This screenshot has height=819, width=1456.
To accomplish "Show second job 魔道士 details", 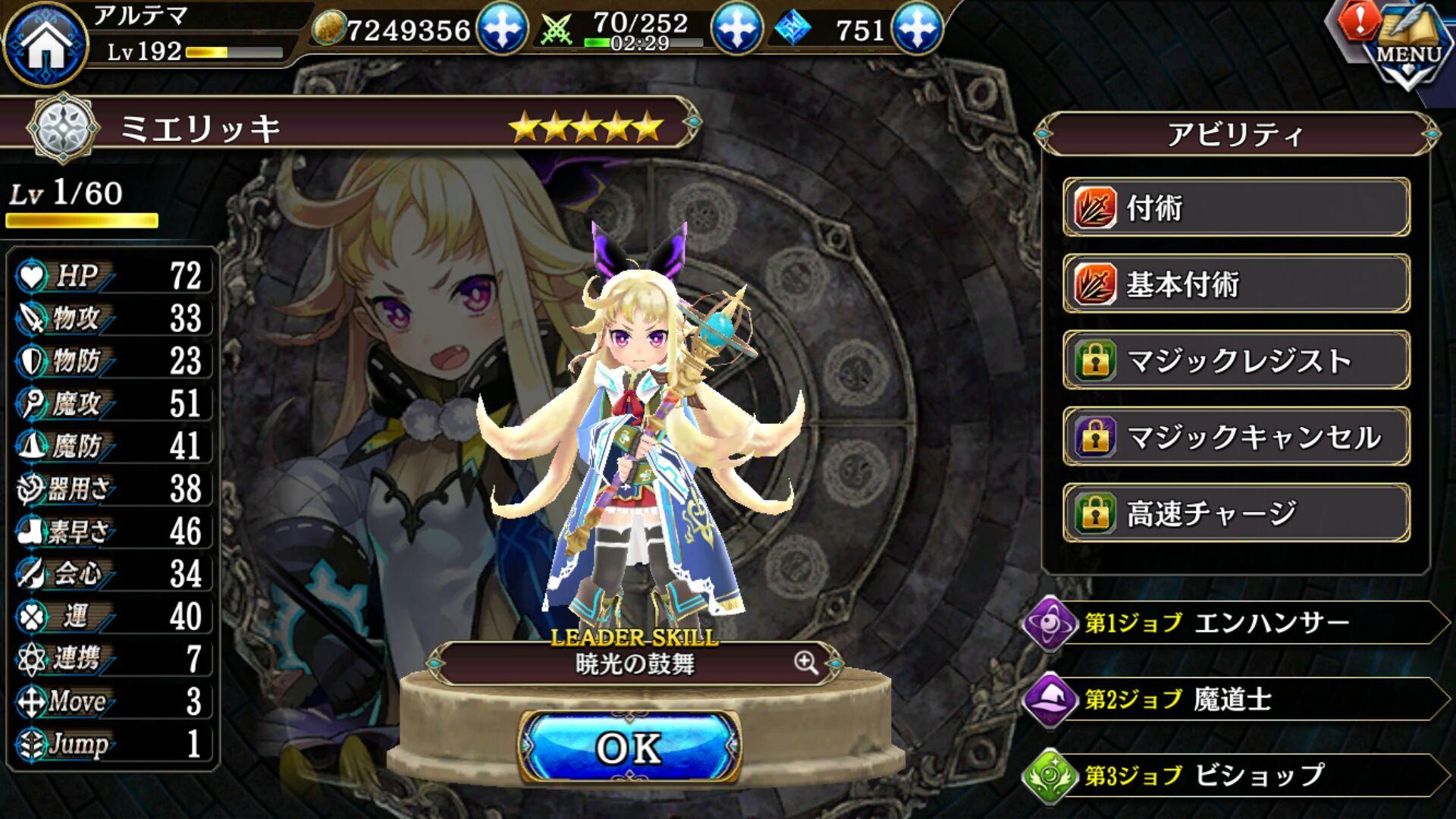I will point(1236,699).
